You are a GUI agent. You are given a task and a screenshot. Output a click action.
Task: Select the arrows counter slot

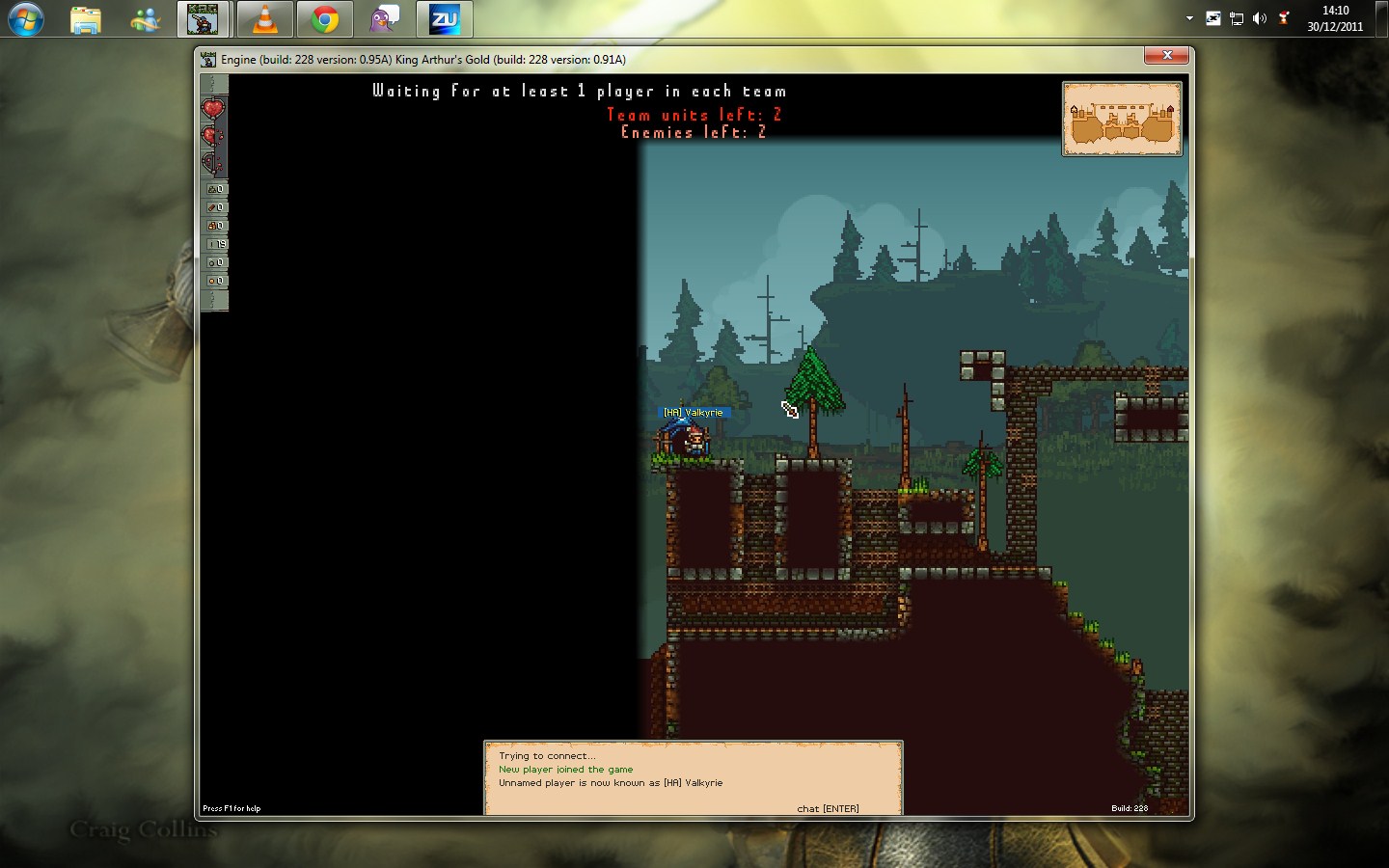click(x=215, y=244)
